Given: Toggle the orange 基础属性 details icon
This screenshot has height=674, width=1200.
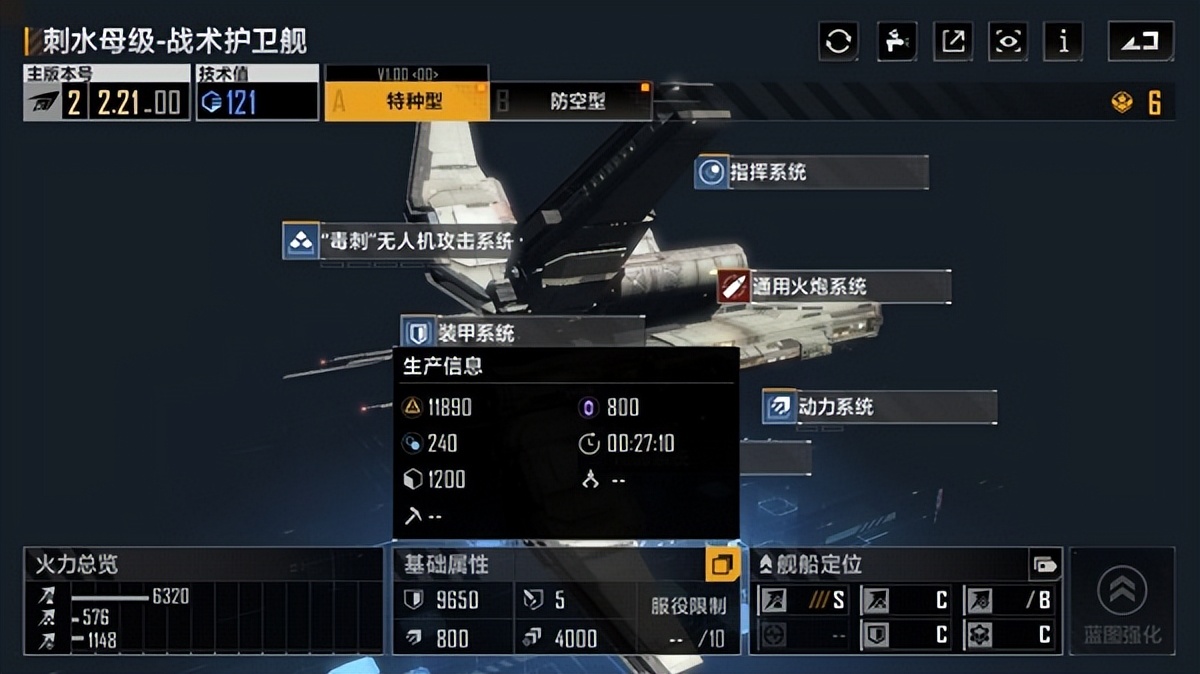Looking at the screenshot, I should tap(722, 565).
